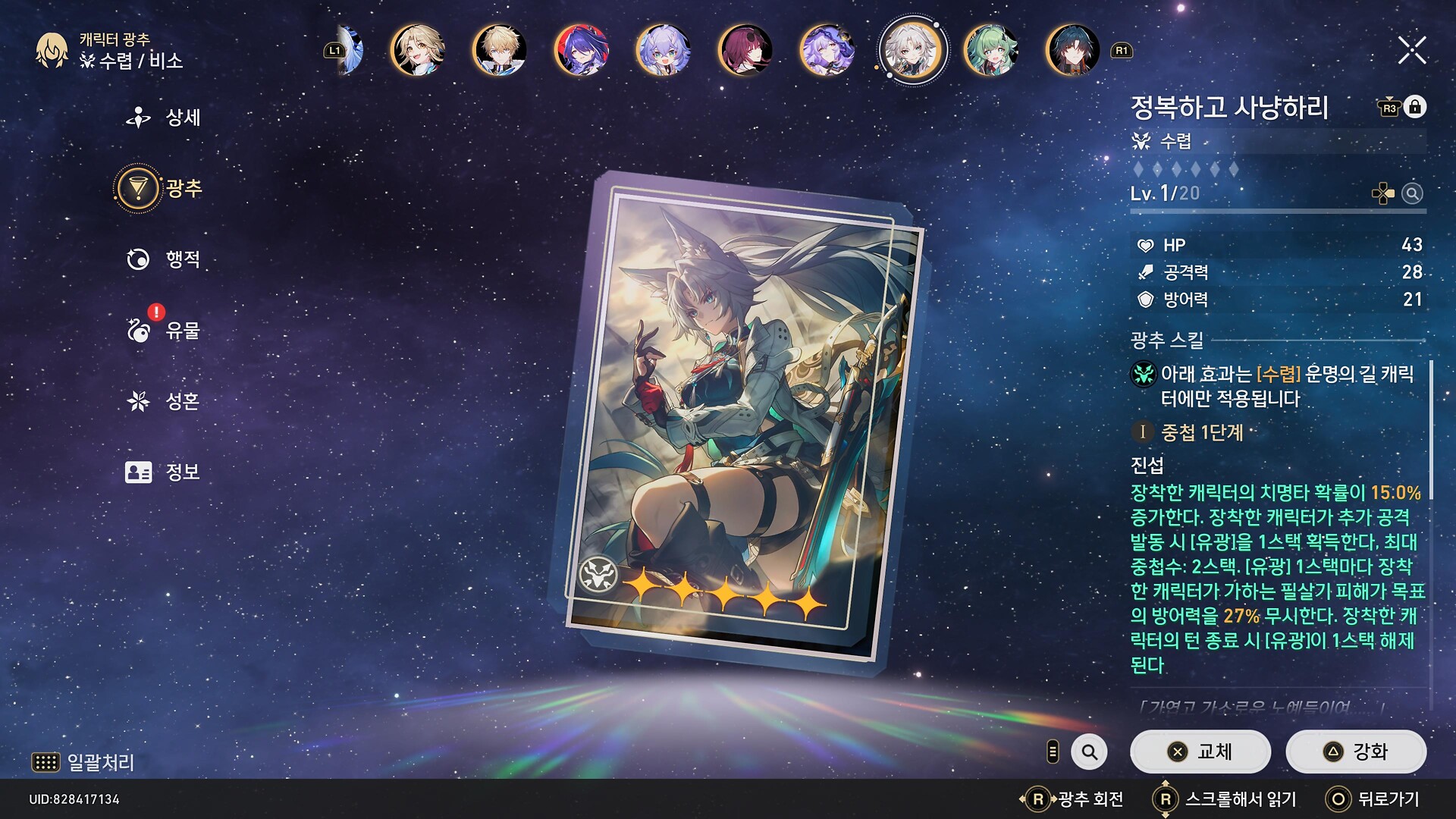1456x819 pixels.
Task: Toggle the light cone lock icon
Action: 1414,107
